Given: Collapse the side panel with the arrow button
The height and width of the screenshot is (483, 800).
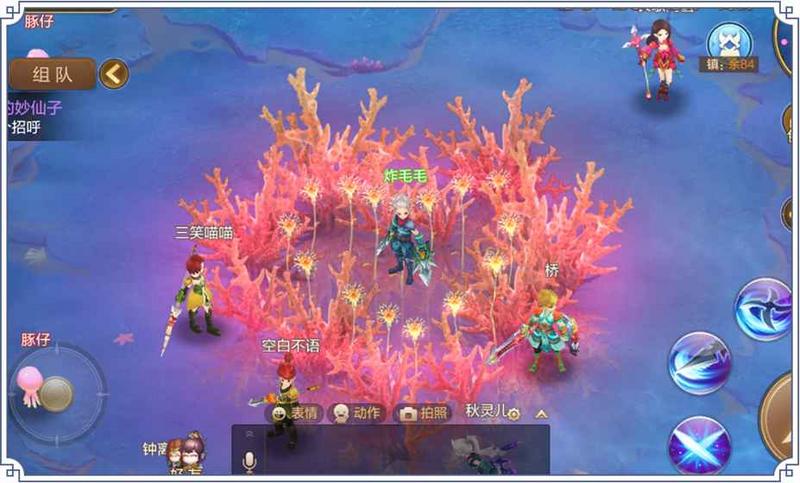Looking at the screenshot, I should [114, 73].
